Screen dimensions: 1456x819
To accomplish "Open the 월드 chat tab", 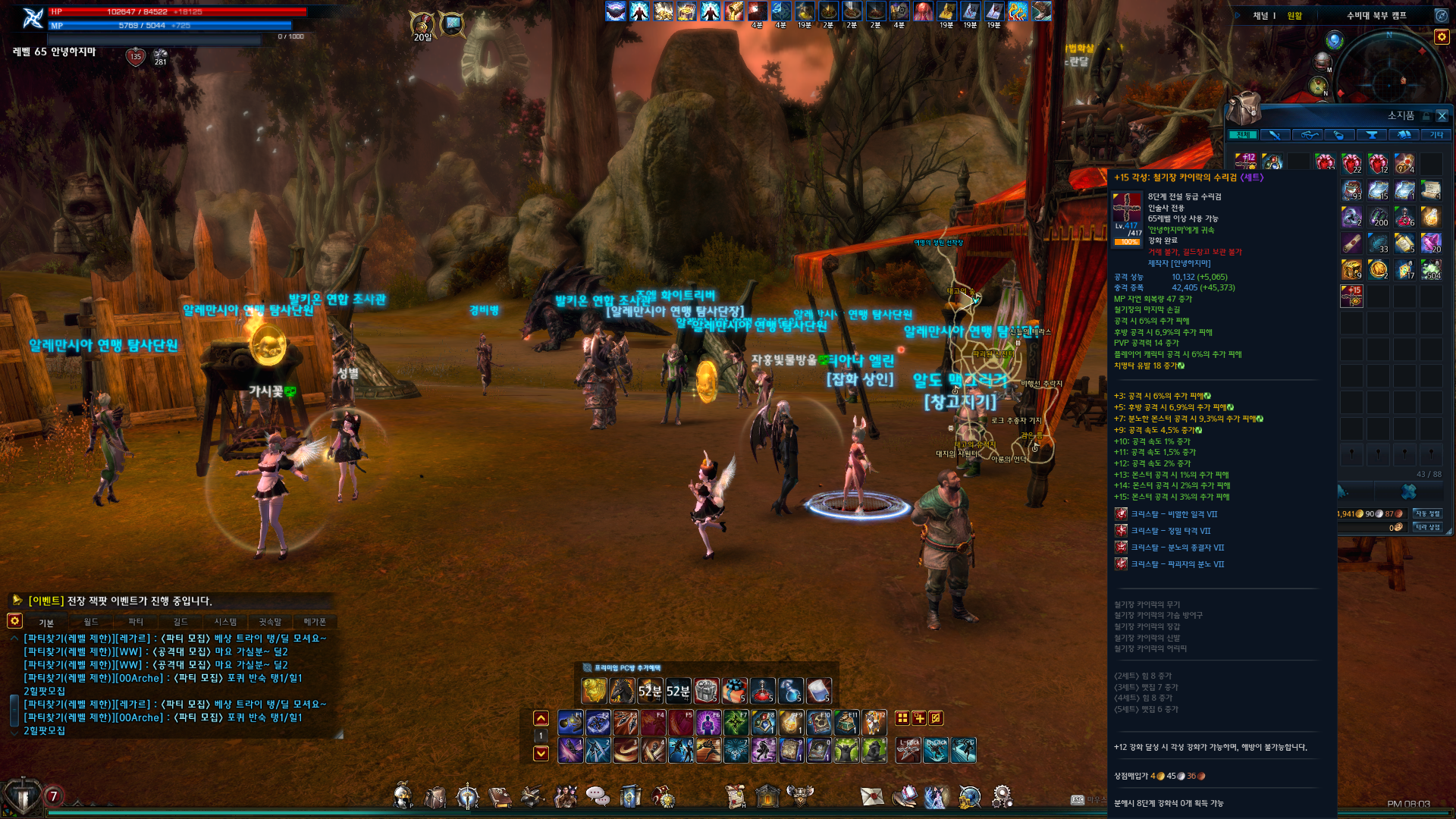I will tap(91, 622).
